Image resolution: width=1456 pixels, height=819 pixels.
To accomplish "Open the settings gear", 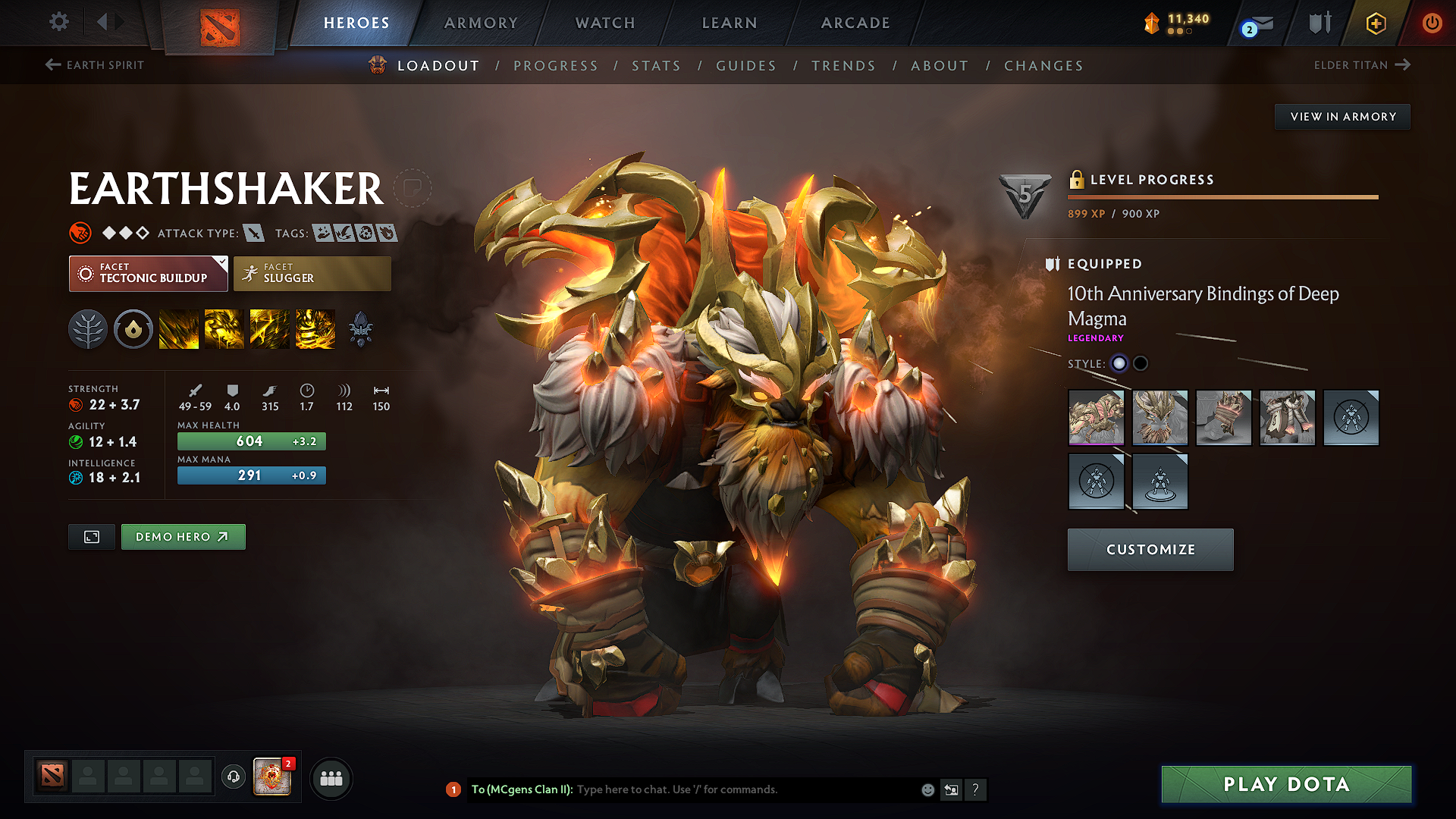I will pos(59,22).
